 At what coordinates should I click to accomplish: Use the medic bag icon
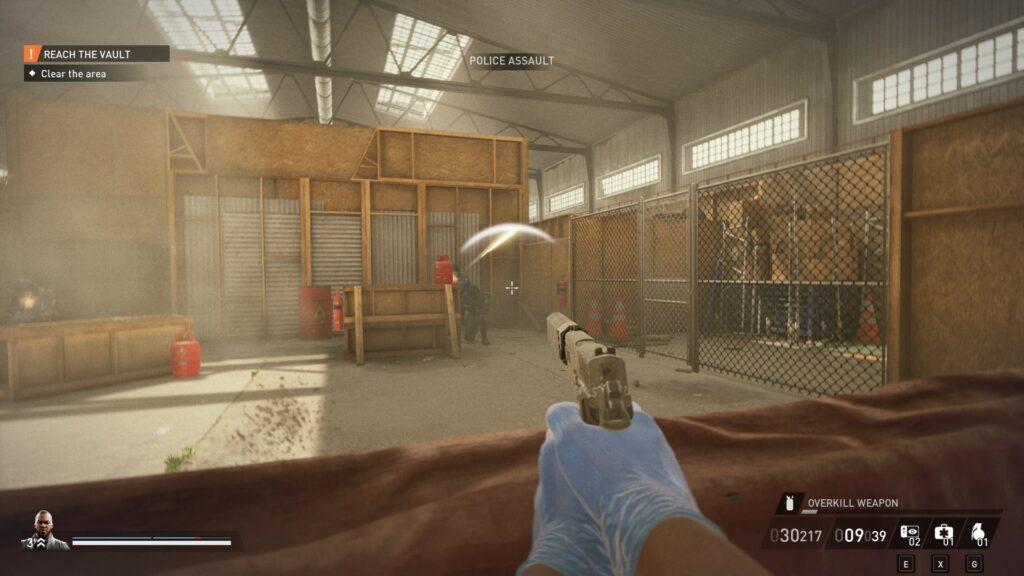click(x=944, y=533)
